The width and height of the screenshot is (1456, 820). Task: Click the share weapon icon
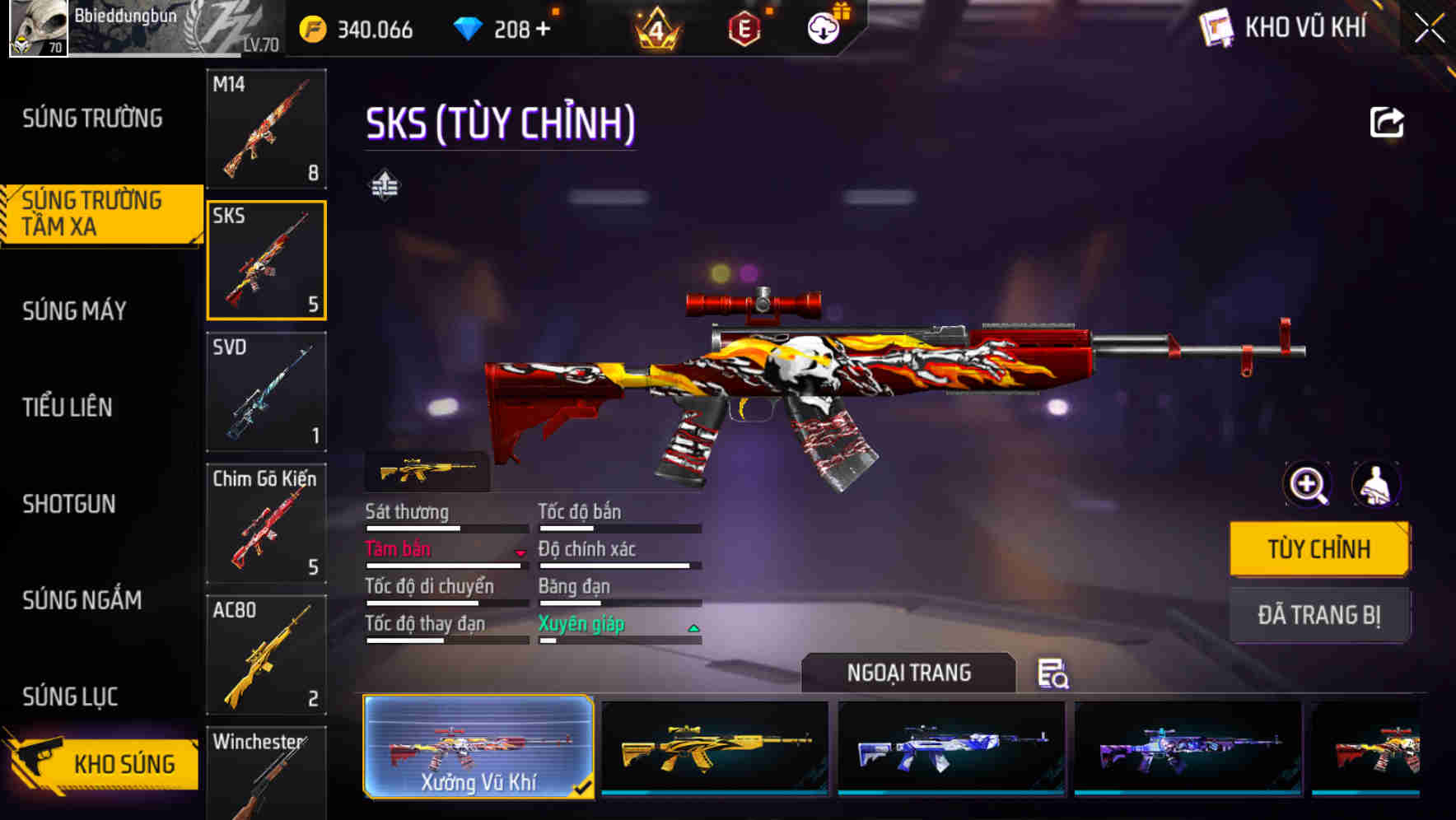click(x=1387, y=121)
